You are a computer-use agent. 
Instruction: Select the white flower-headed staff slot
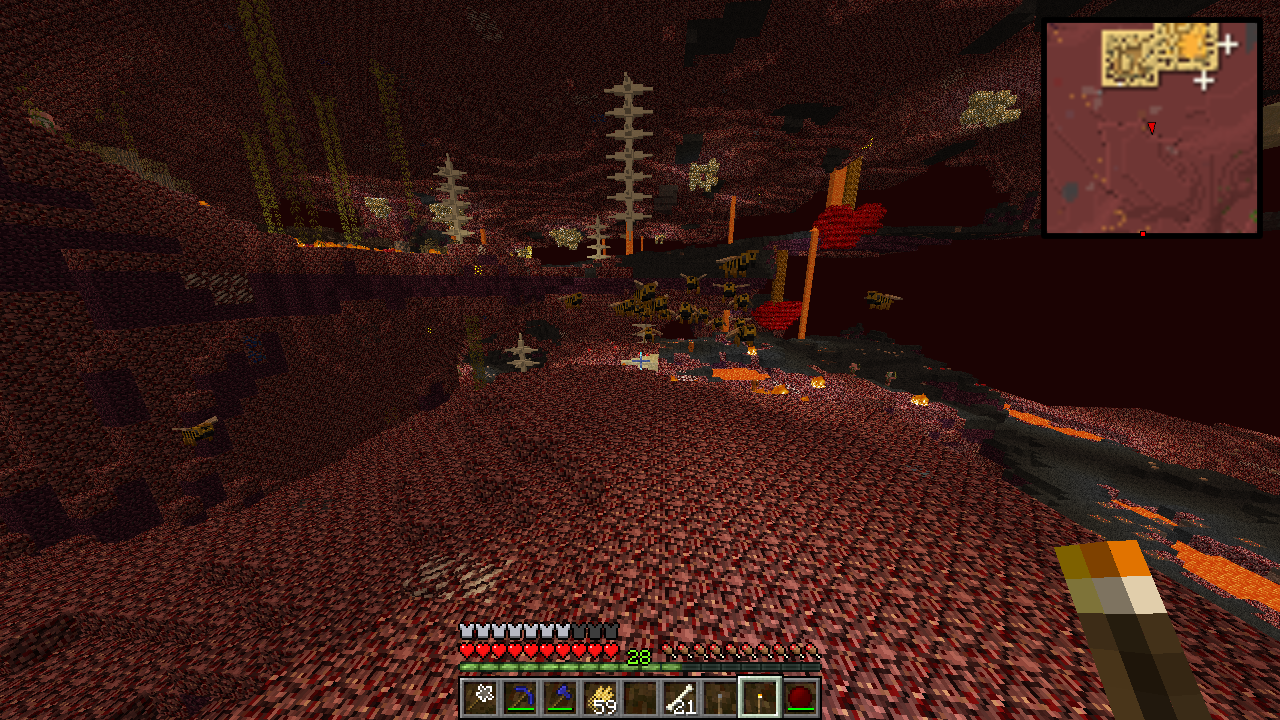(x=481, y=697)
